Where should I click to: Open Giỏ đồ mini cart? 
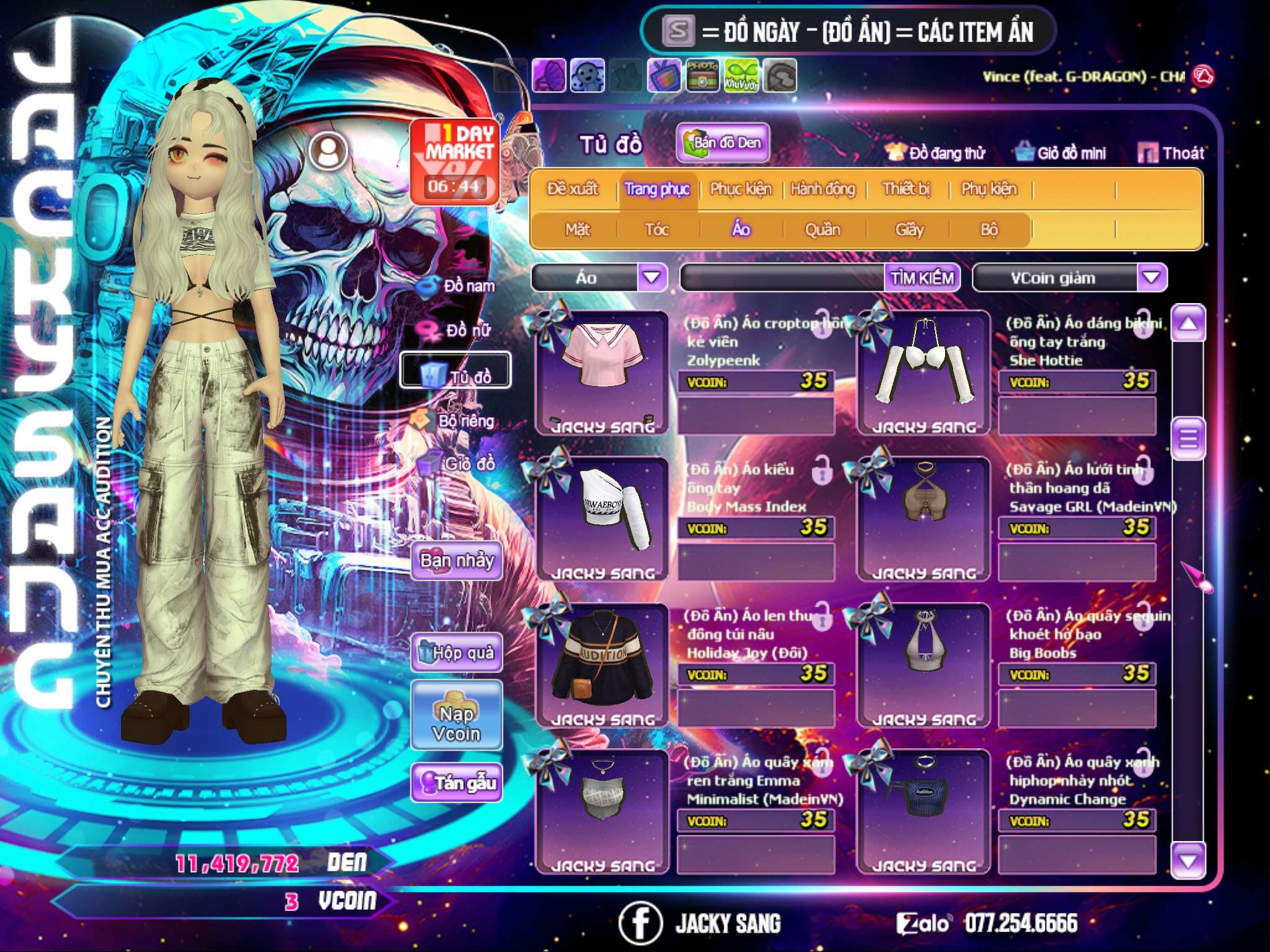(1060, 153)
